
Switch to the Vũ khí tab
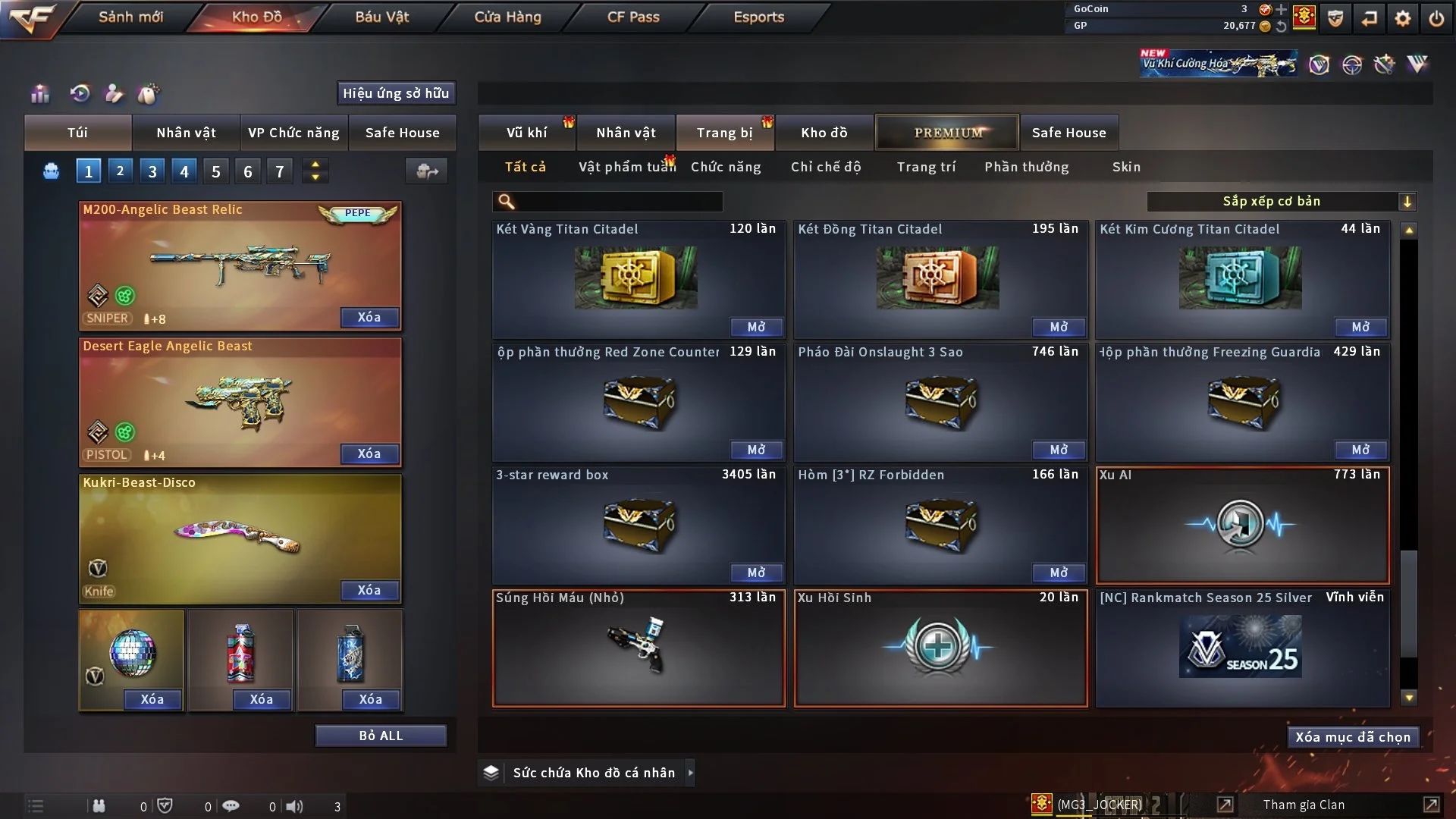click(x=527, y=133)
